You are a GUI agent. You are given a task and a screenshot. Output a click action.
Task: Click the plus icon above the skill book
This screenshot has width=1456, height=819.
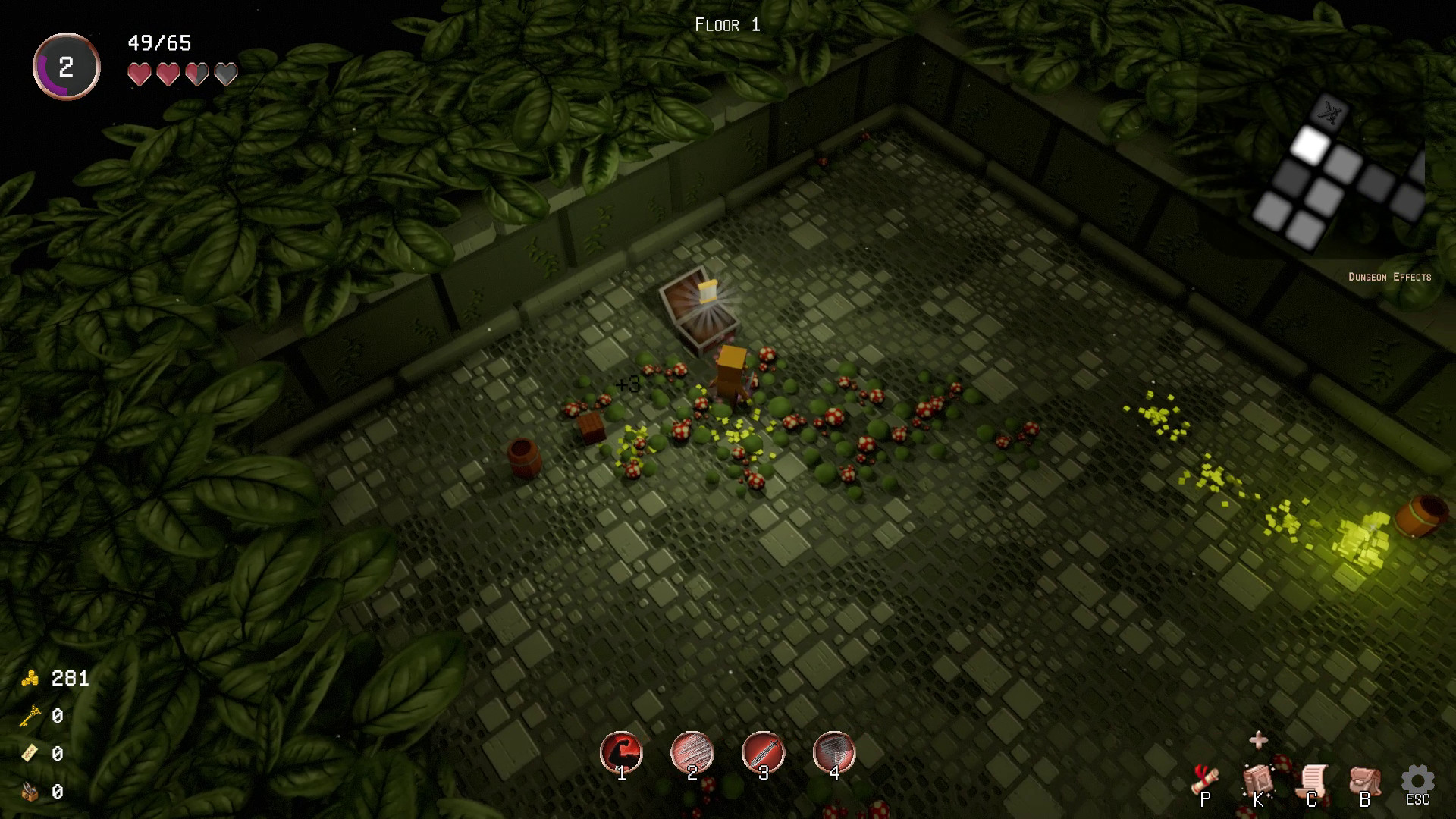coord(1258,739)
